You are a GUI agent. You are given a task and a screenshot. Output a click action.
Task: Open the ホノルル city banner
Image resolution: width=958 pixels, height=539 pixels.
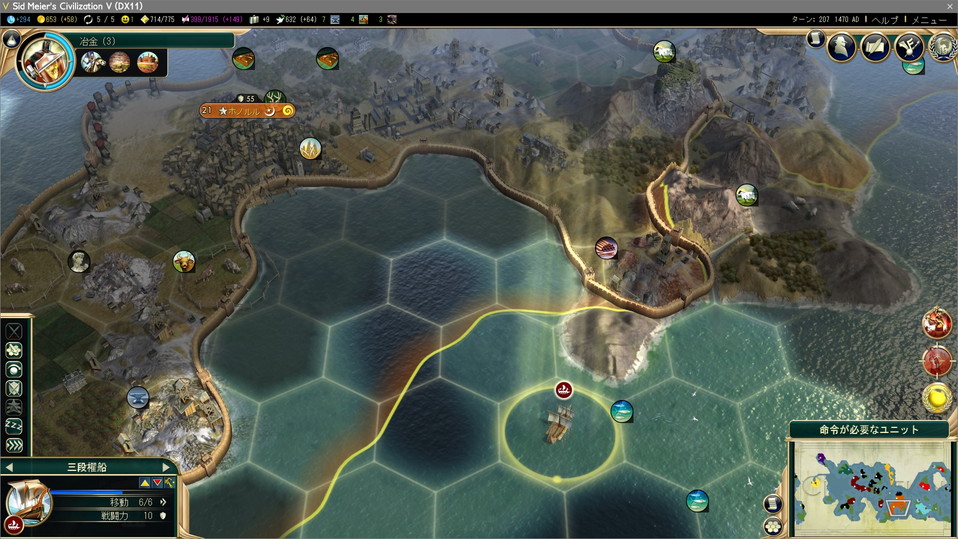click(245, 111)
